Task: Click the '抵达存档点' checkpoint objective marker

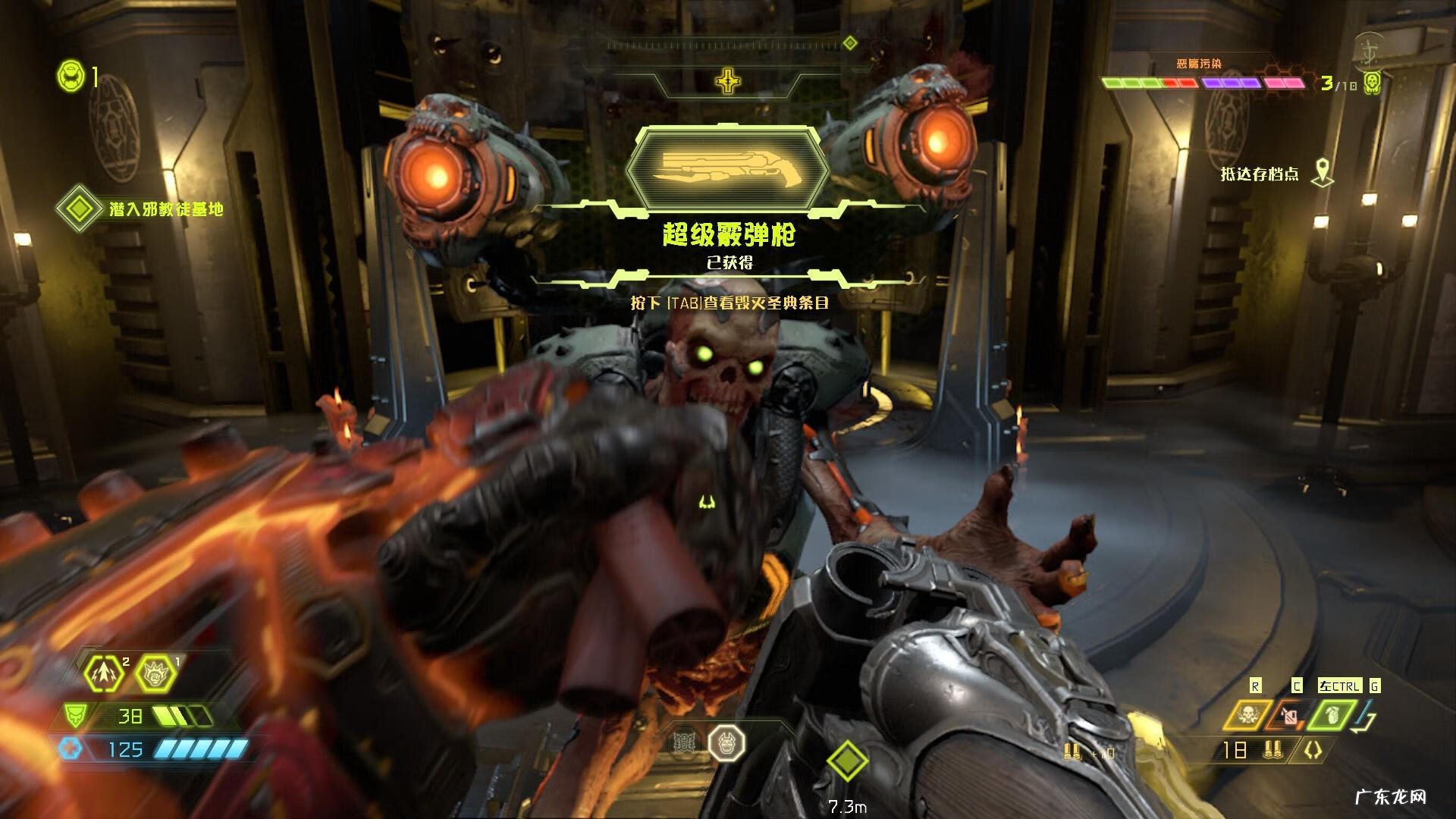Action: (x=1323, y=173)
